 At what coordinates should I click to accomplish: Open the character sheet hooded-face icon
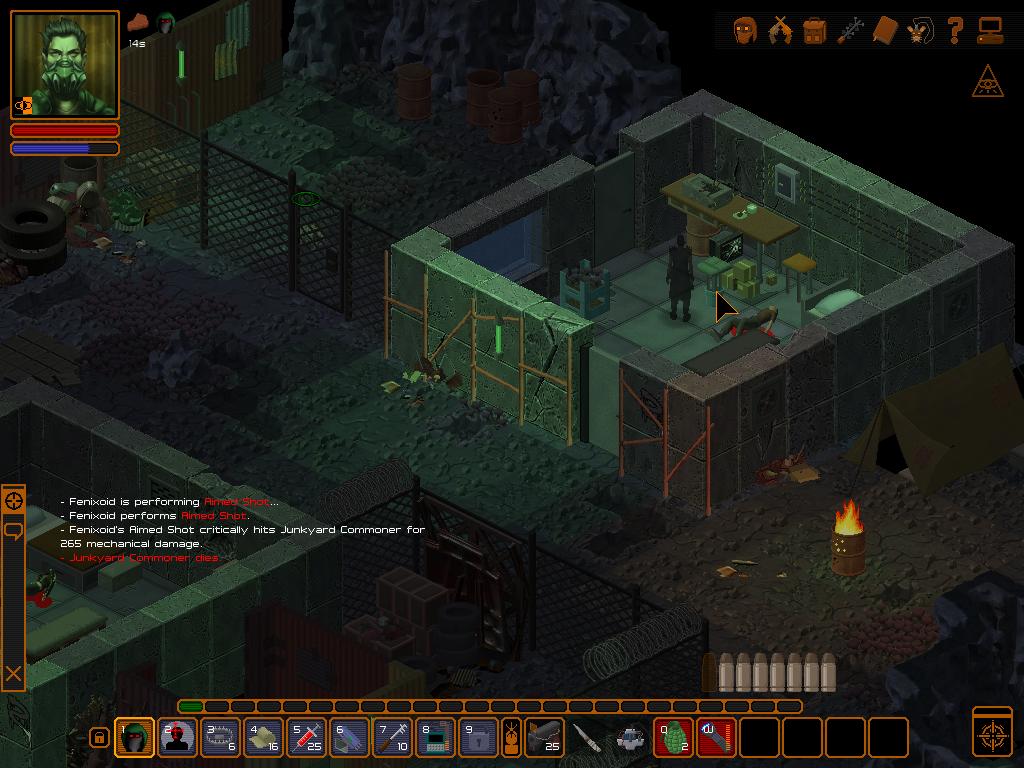click(x=744, y=30)
